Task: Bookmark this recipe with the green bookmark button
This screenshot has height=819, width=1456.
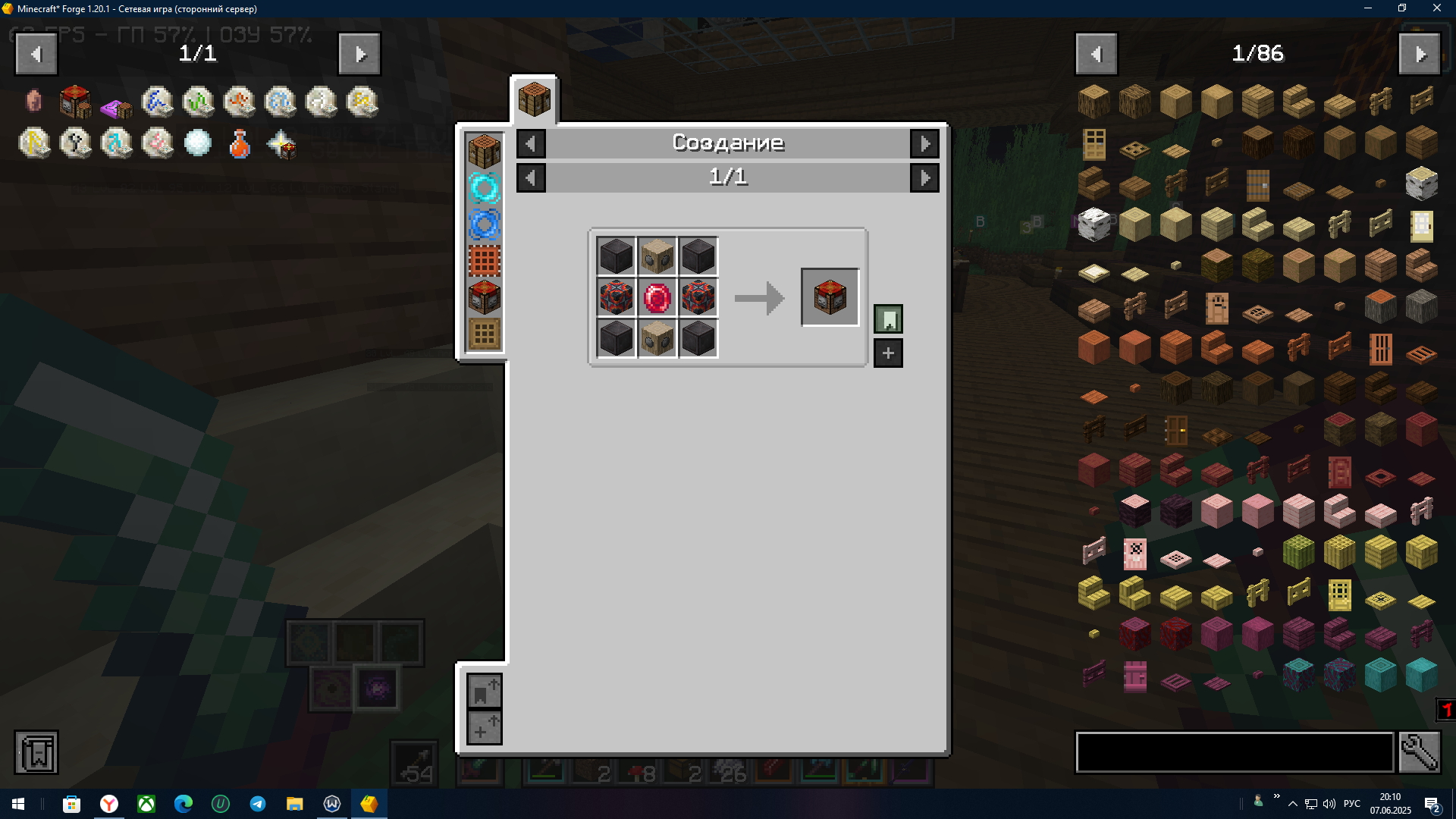Action: 888,319
